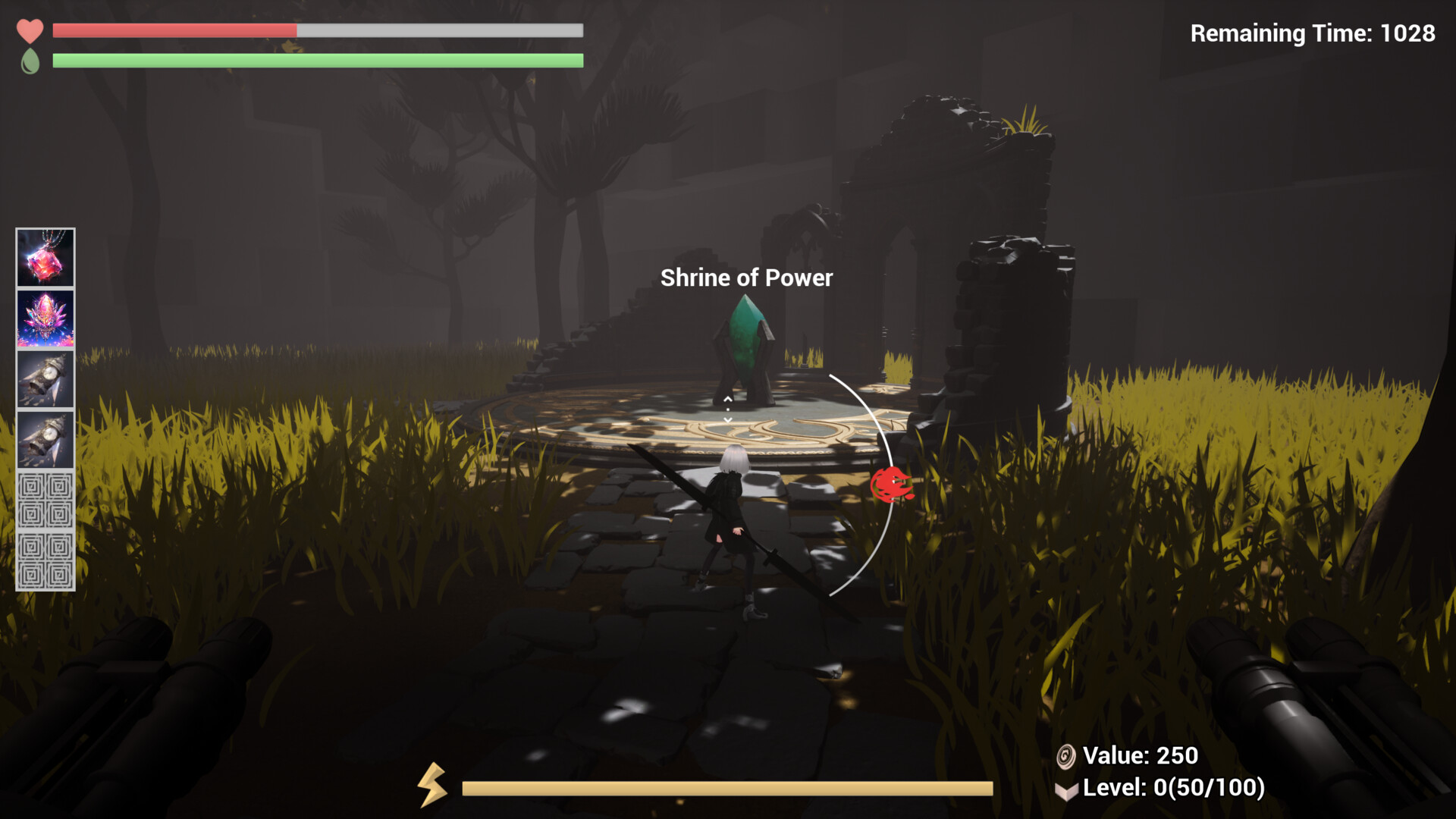Click the small down arrows above the shrine crystal

click(x=729, y=407)
